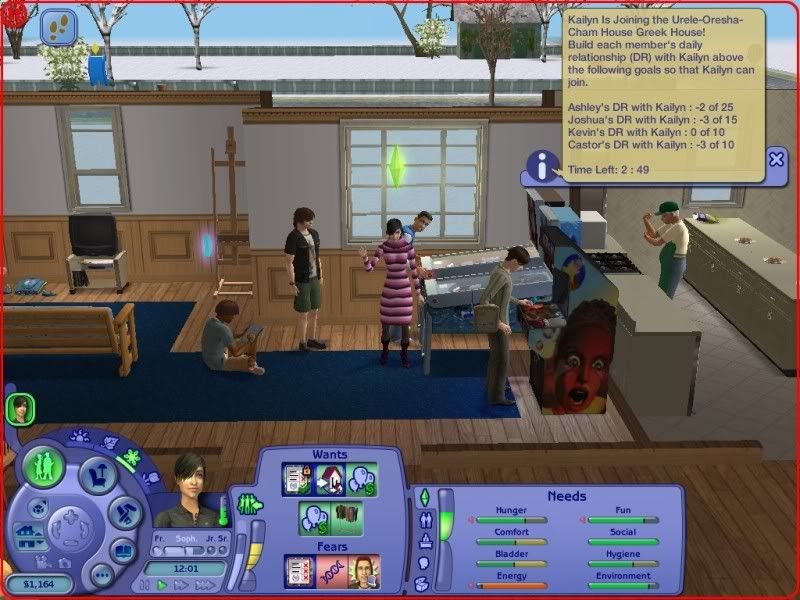Image resolution: width=800 pixels, height=600 pixels.
Task: Open the Relationships tab with two figures
Action: (x=423, y=520)
